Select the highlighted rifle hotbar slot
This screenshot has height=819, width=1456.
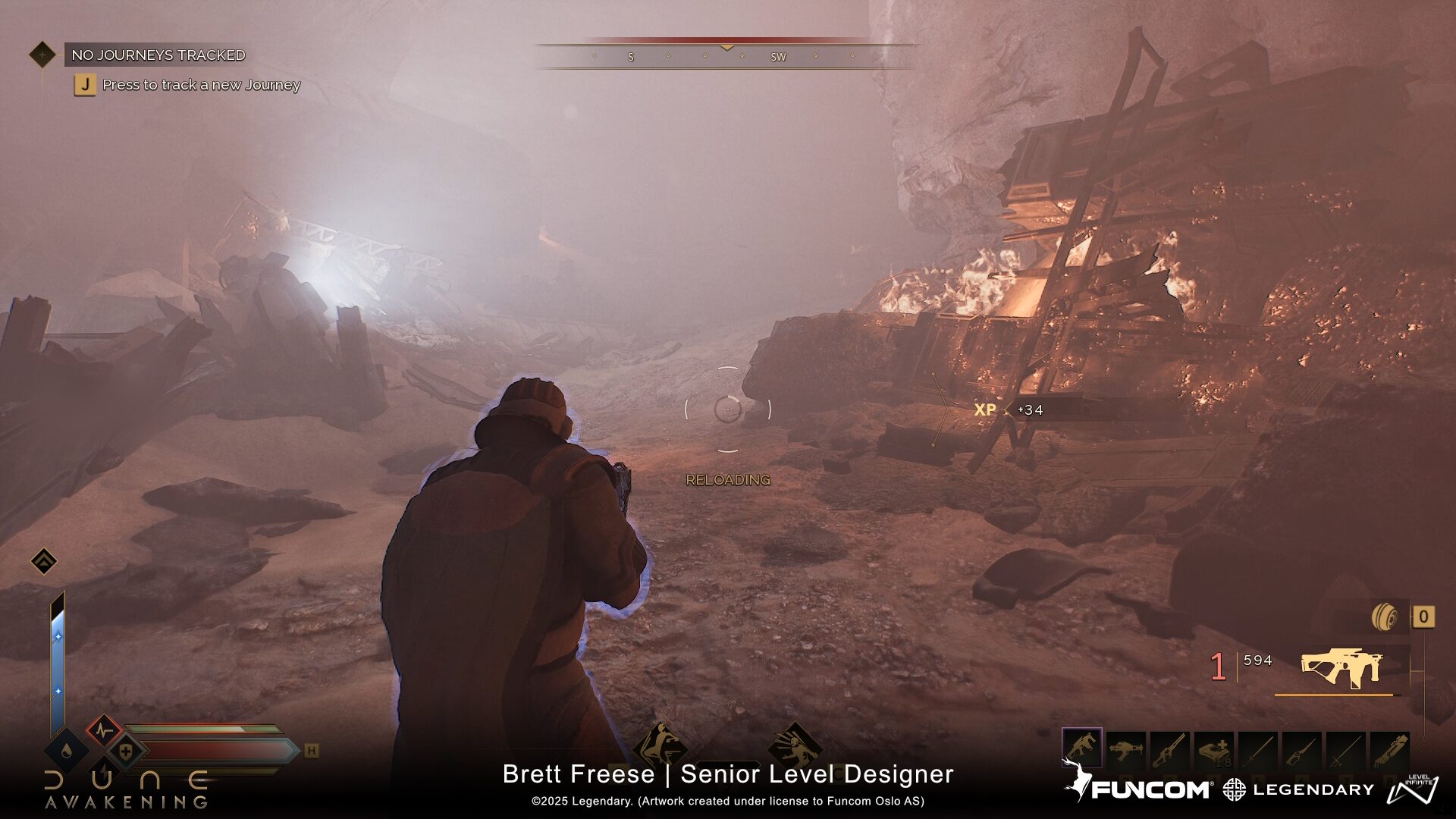pyautogui.click(x=1082, y=748)
